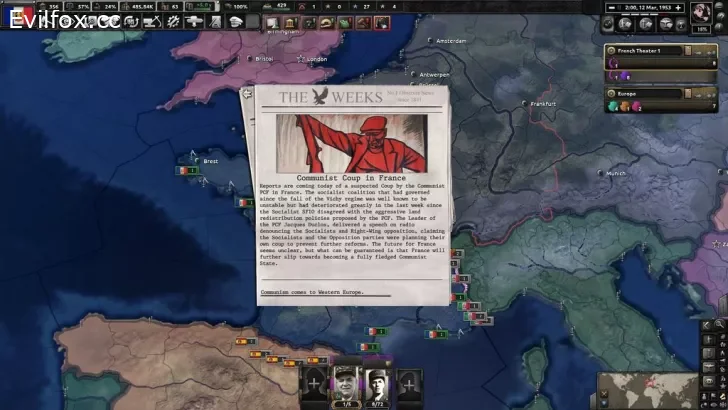The width and height of the screenshot is (728, 410).
Task: Open the world tension globe
Action: click(704, 14)
